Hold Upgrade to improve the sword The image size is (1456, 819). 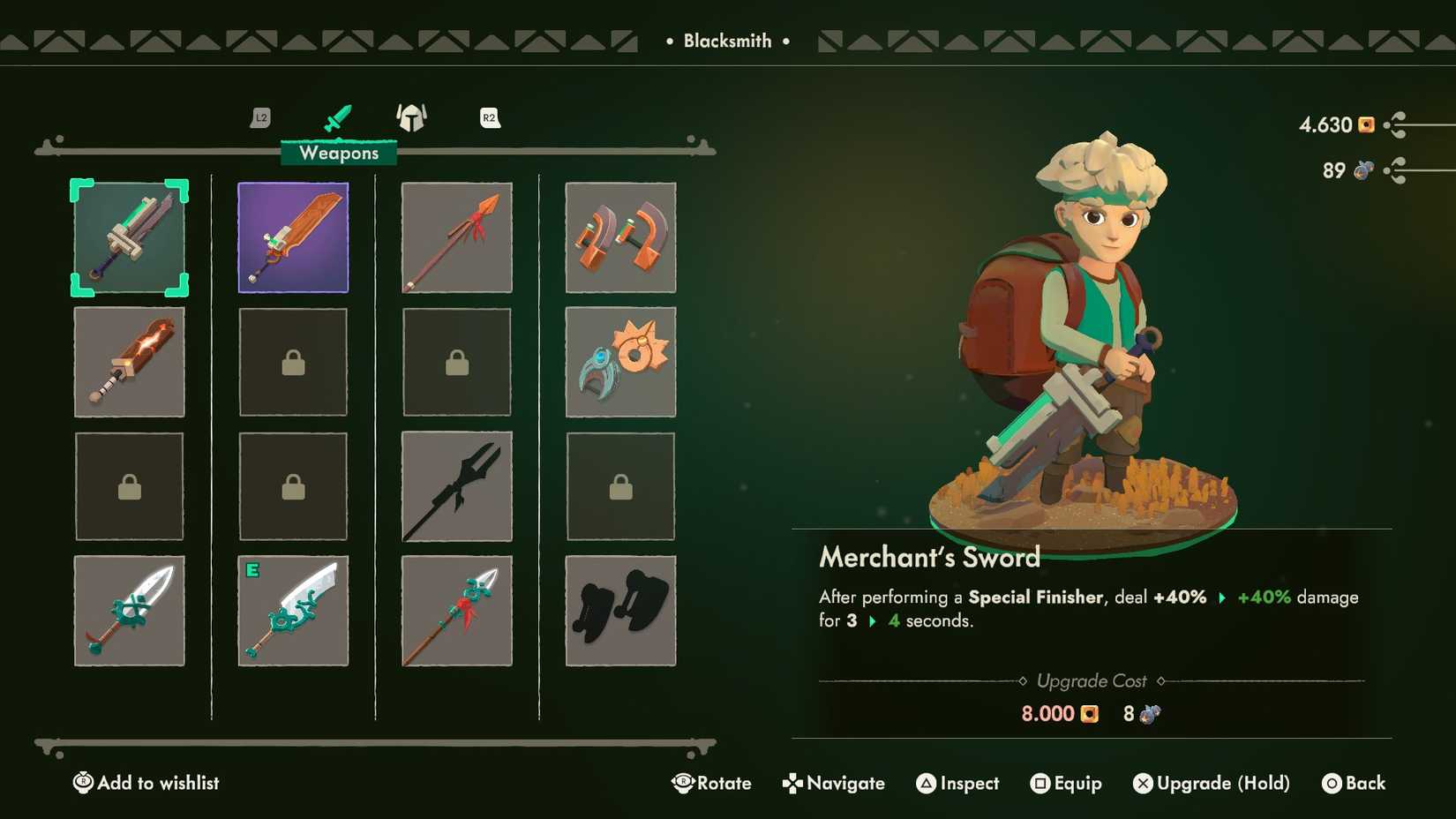tap(1211, 783)
